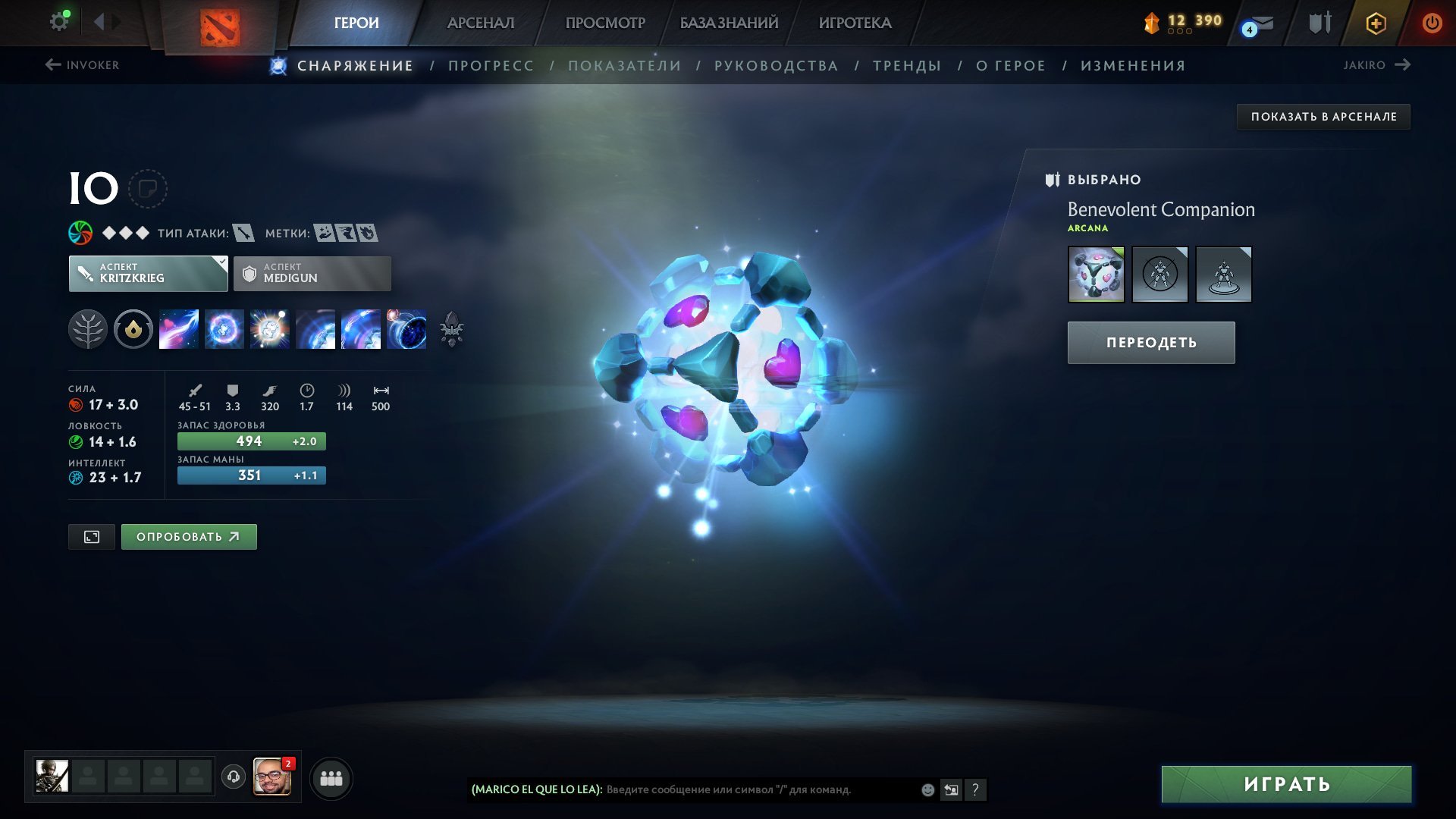Click the ПЕРЕОДЕТЬ button
Screen dimensions: 1456x819
tap(1151, 342)
